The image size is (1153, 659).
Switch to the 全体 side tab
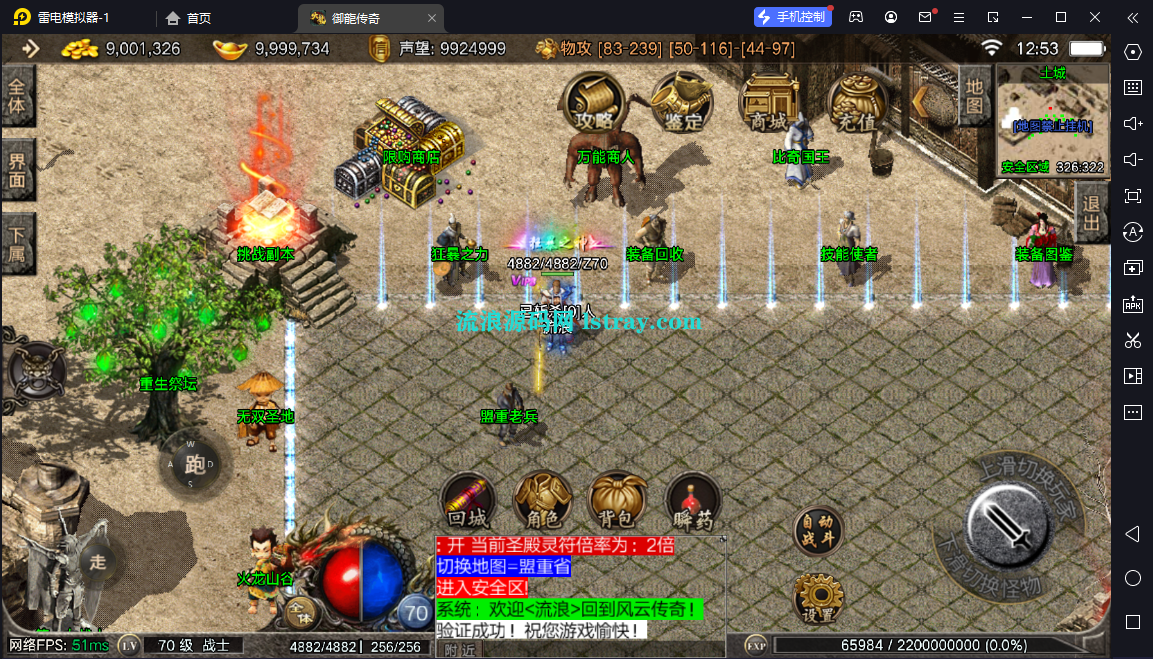click(17, 95)
